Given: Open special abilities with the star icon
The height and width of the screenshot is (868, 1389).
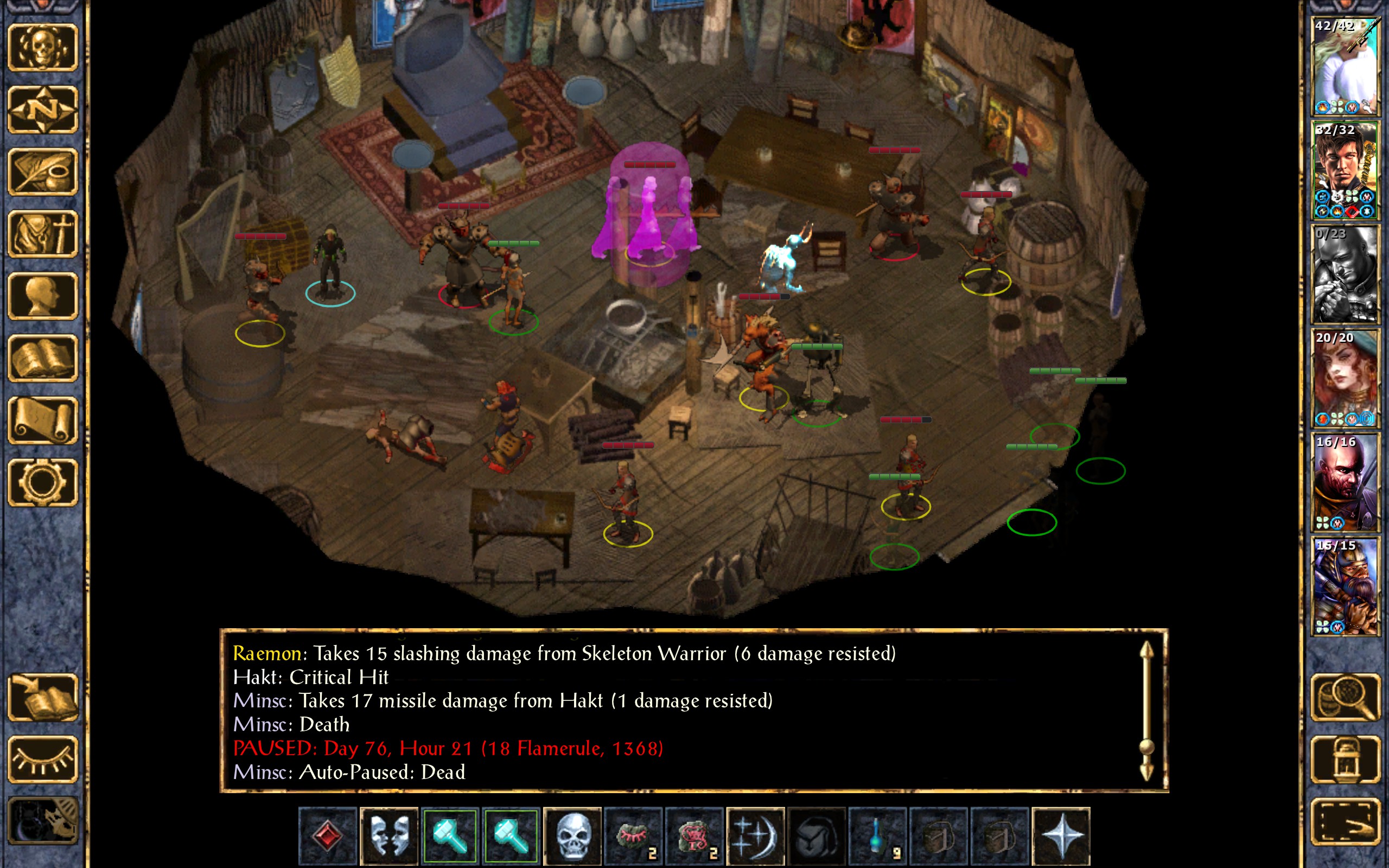Looking at the screenshot, I should click(1060, 835).
